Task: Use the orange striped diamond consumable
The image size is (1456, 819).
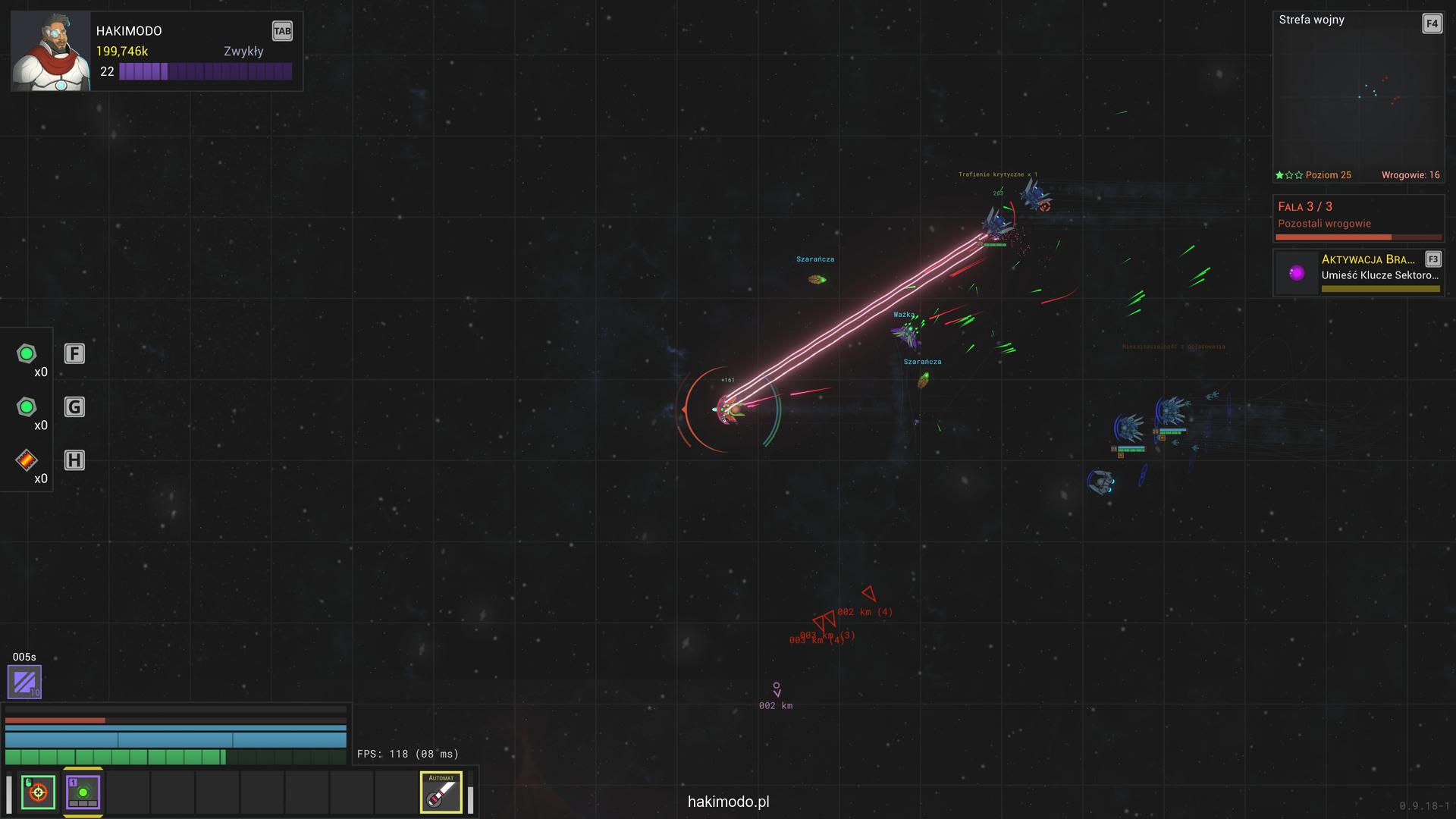Action: tap(27, 460)
